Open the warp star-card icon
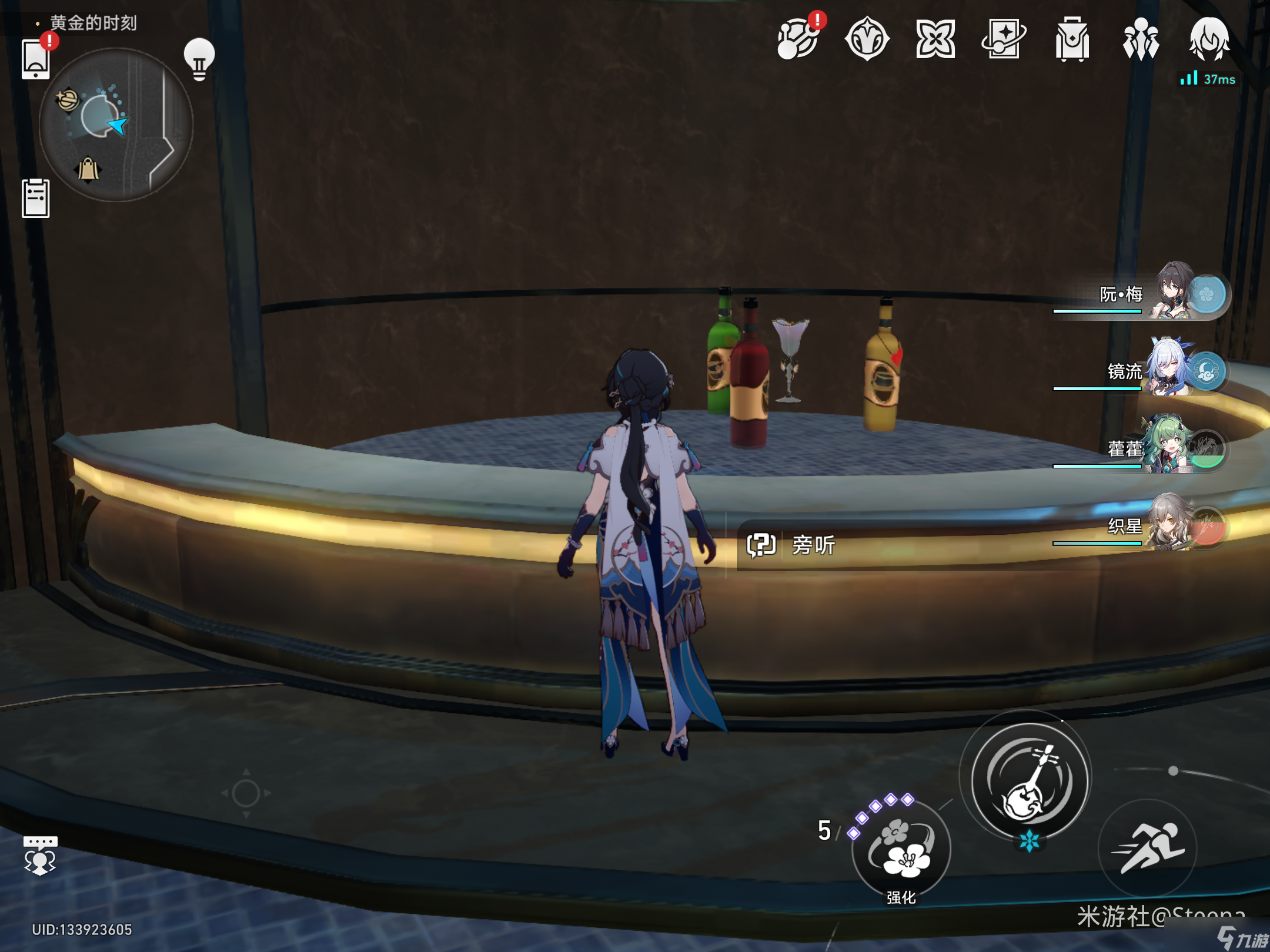The width and height of the screenshot is (1270, 952). point(1004,40)
